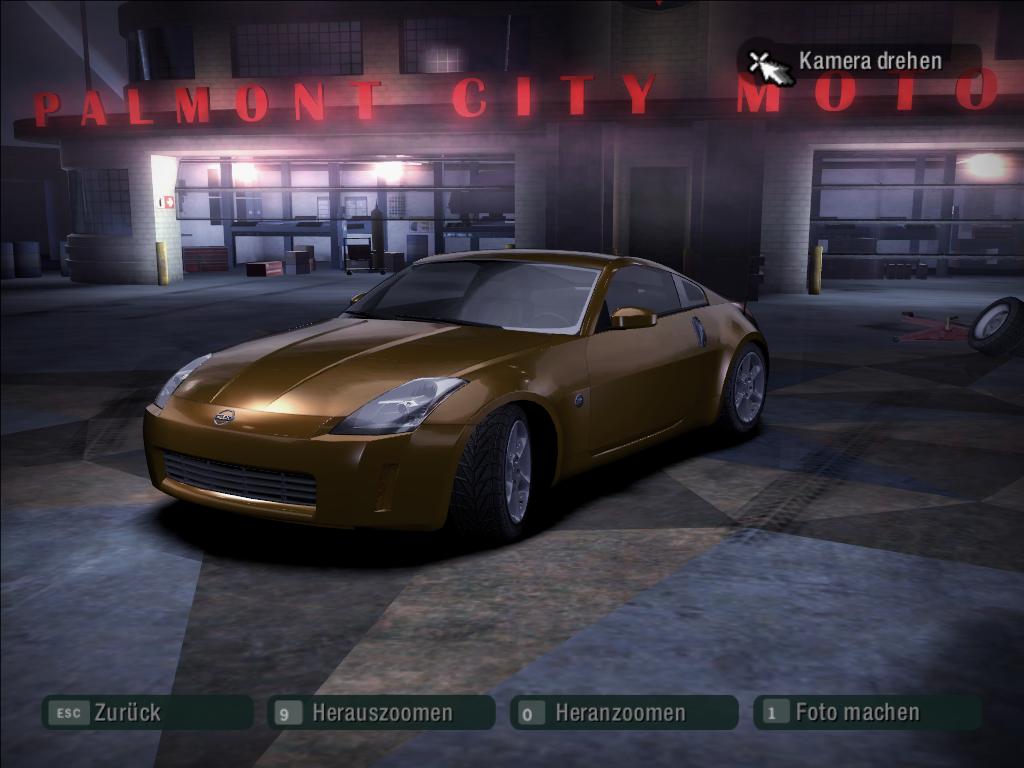
Task: Zoom in using the Heranzoomen button
Action: pos(623,713)
